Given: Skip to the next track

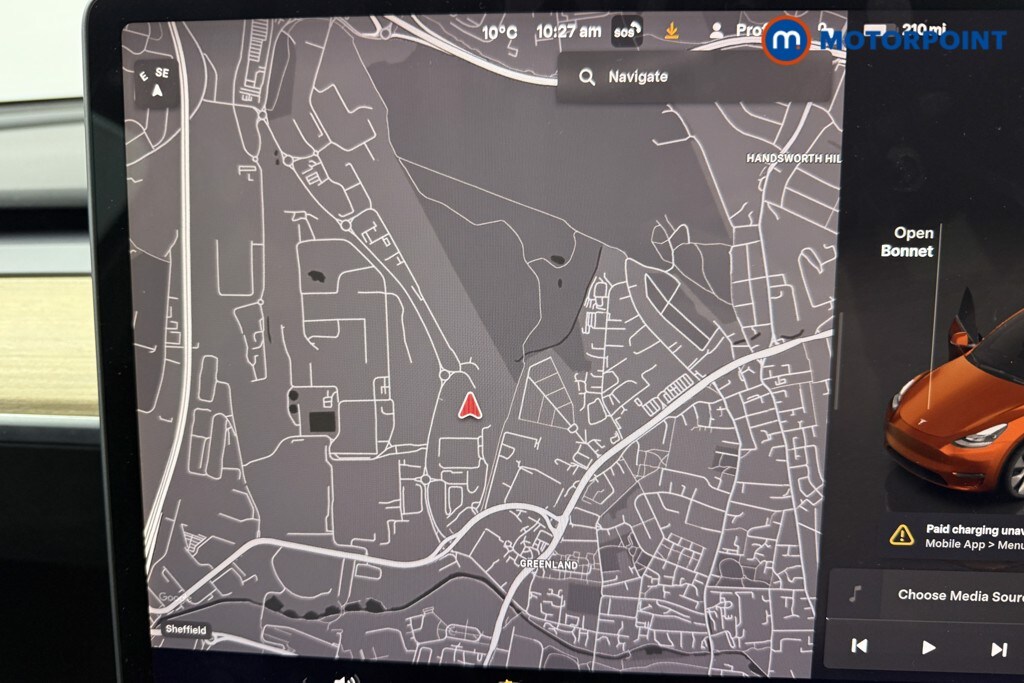Looking at the screenshot, I should click(x=998, y=649).
